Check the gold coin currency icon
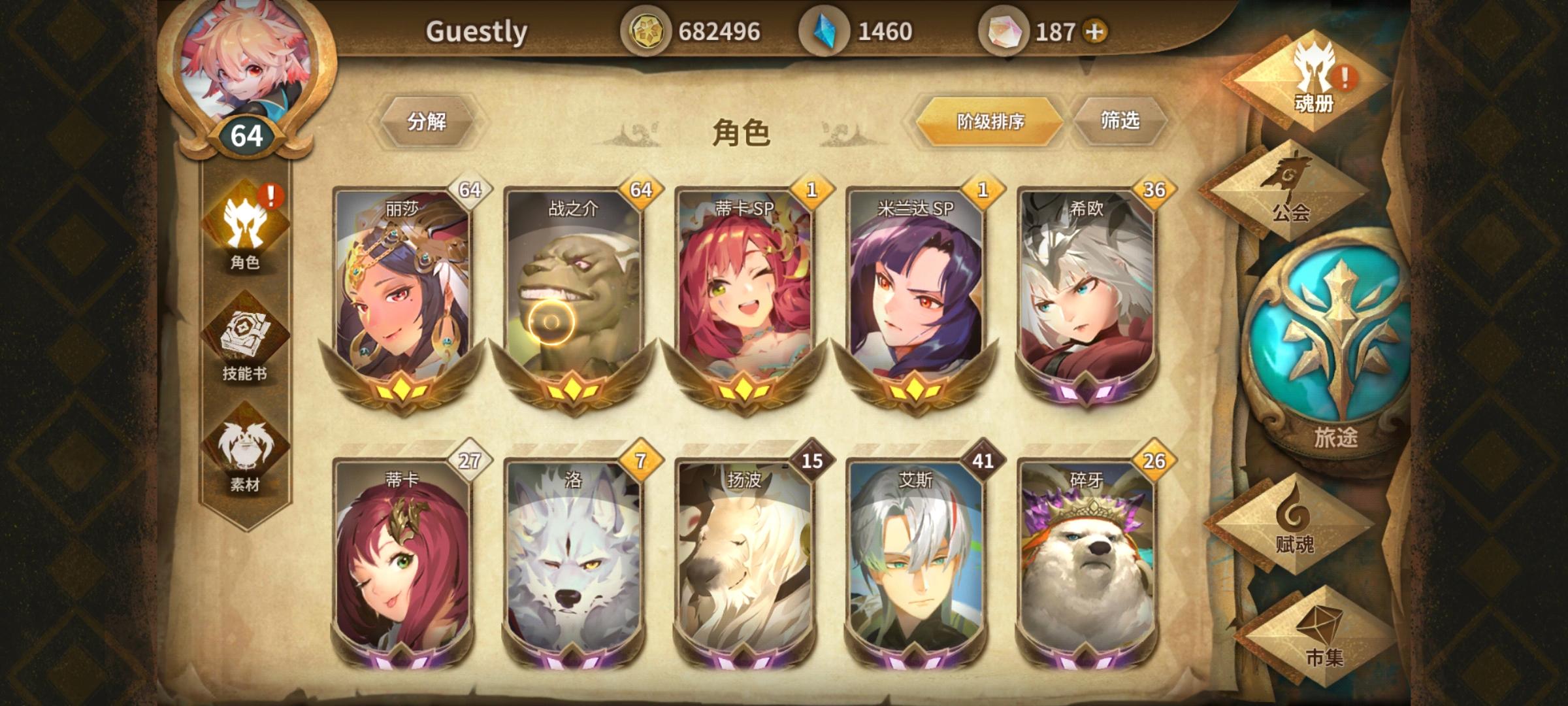Image resolution: width=1568 pixels, height=706 pixels. [x=651, y=29]
